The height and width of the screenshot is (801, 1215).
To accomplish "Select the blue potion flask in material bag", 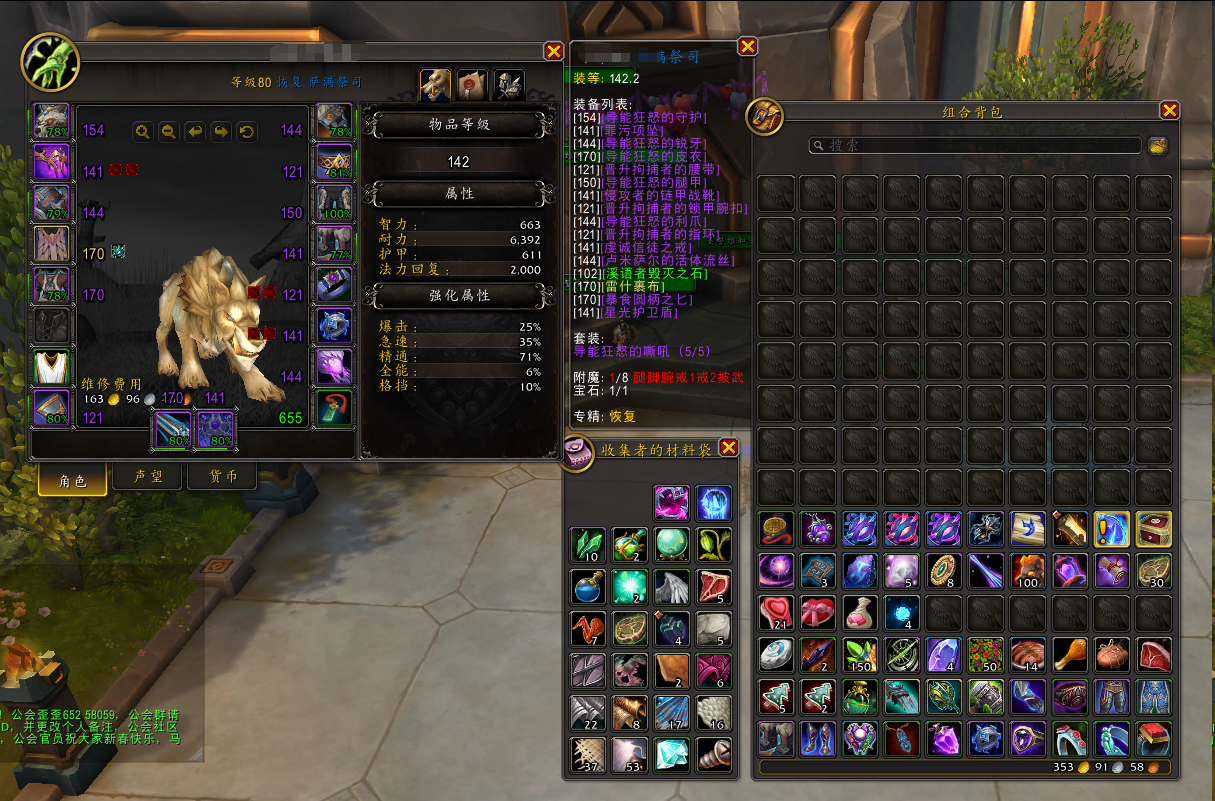I will point(588,587).
